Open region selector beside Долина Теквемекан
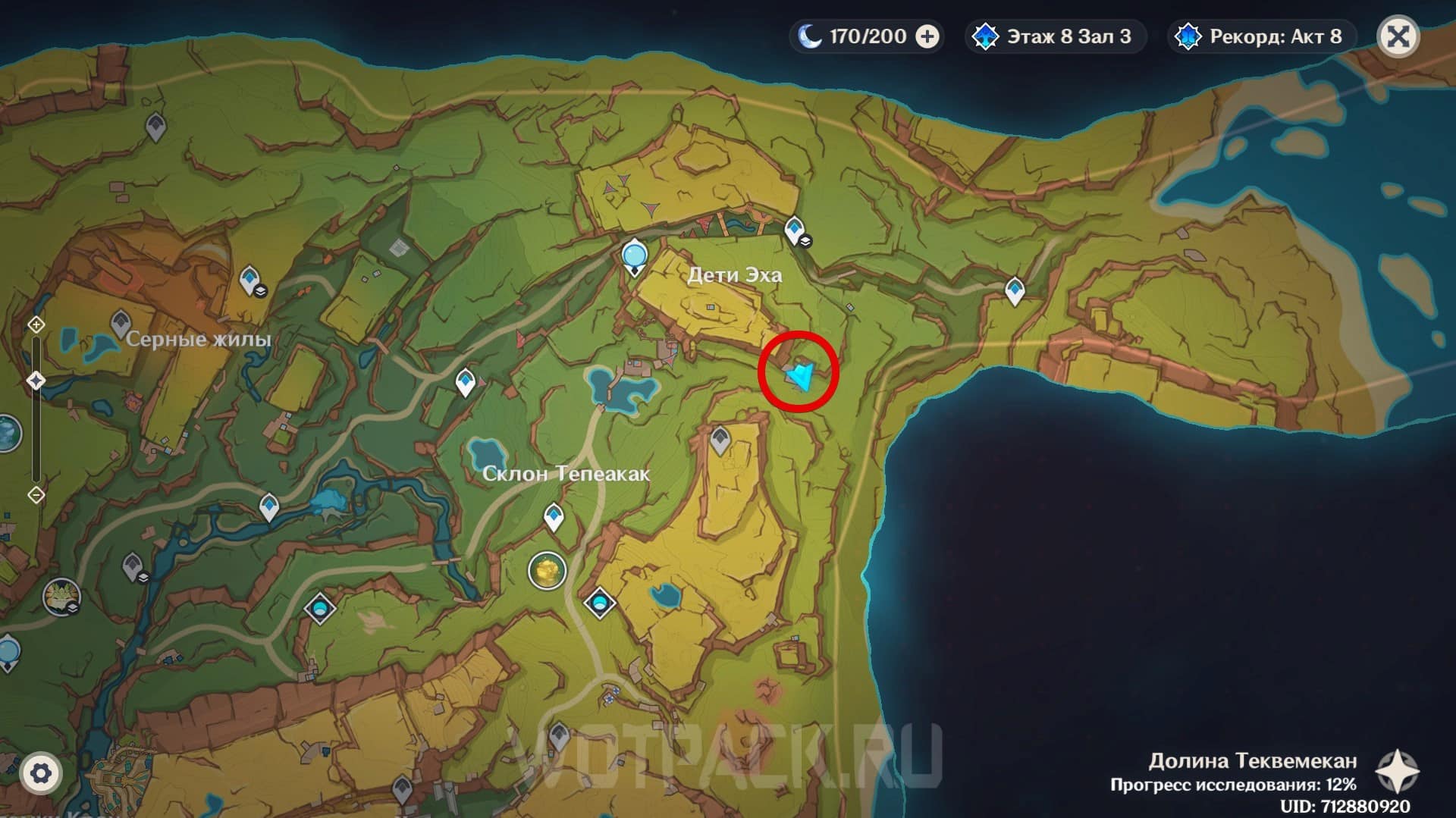The height and width of the screenshot is (818, 1456). coord(1397,772)
